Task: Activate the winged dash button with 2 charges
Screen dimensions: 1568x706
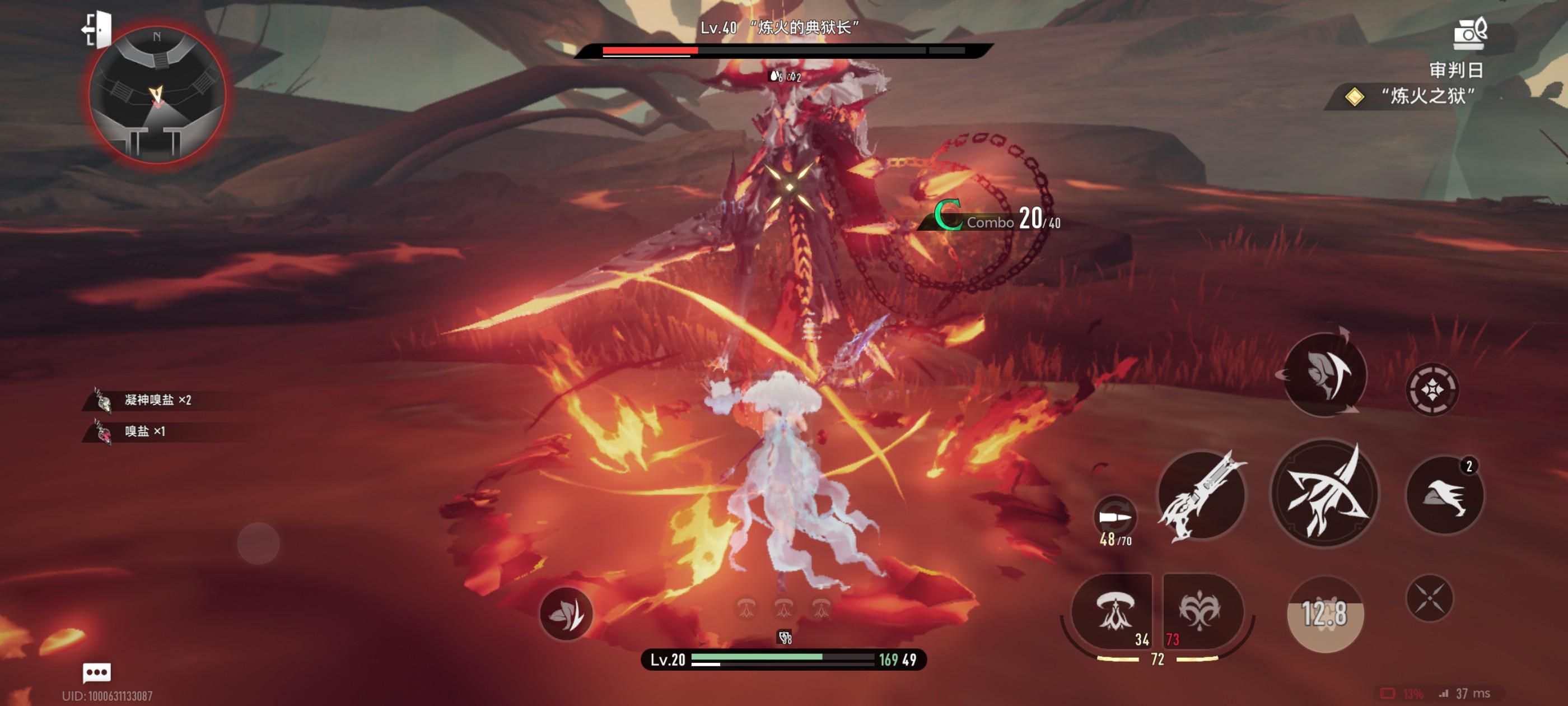Action: click(1445, 495)
